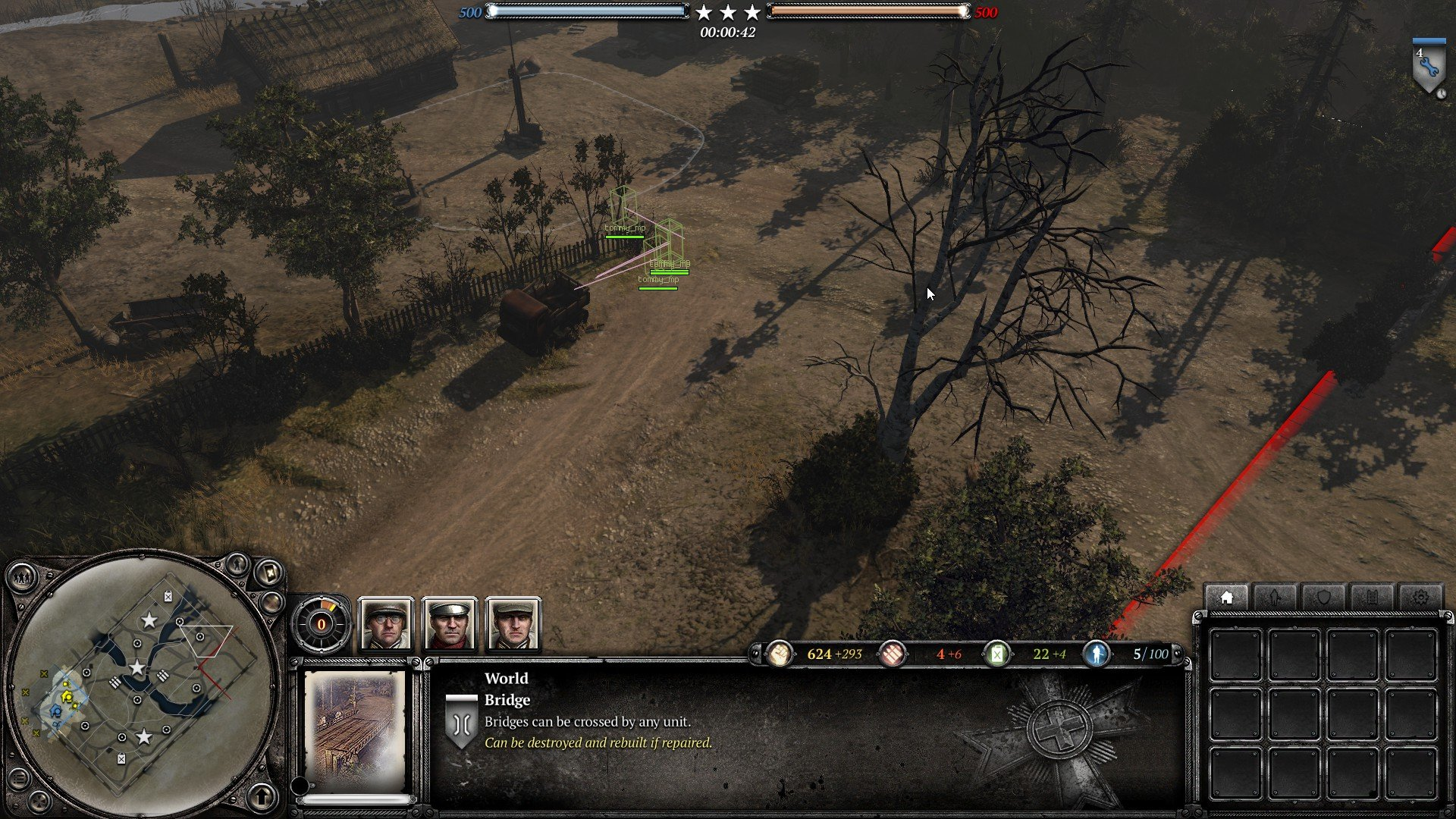
Task: Select the commander wearing round glasses
Action: click(x=386, y=625)
